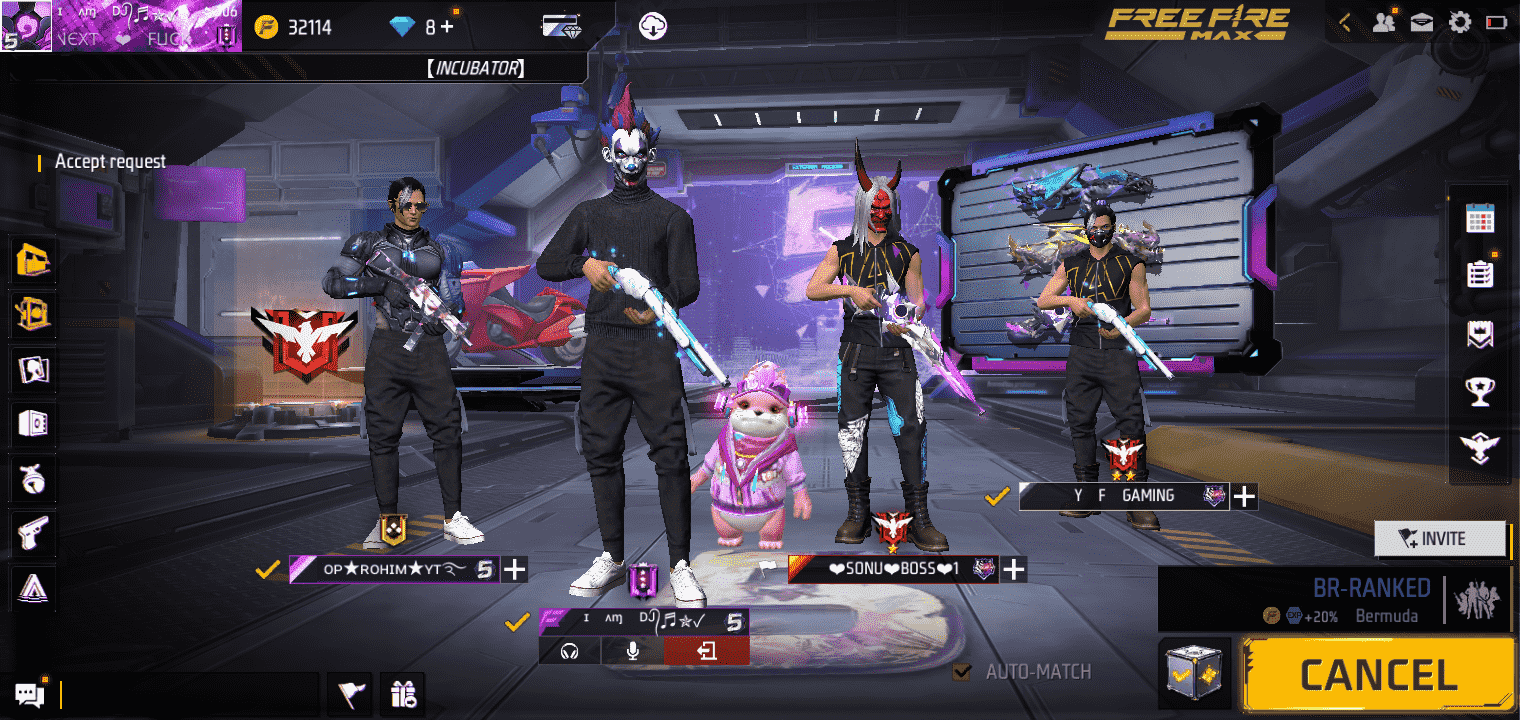
Task: Cancel the matchmaking search
Action: coord(1377,676)
